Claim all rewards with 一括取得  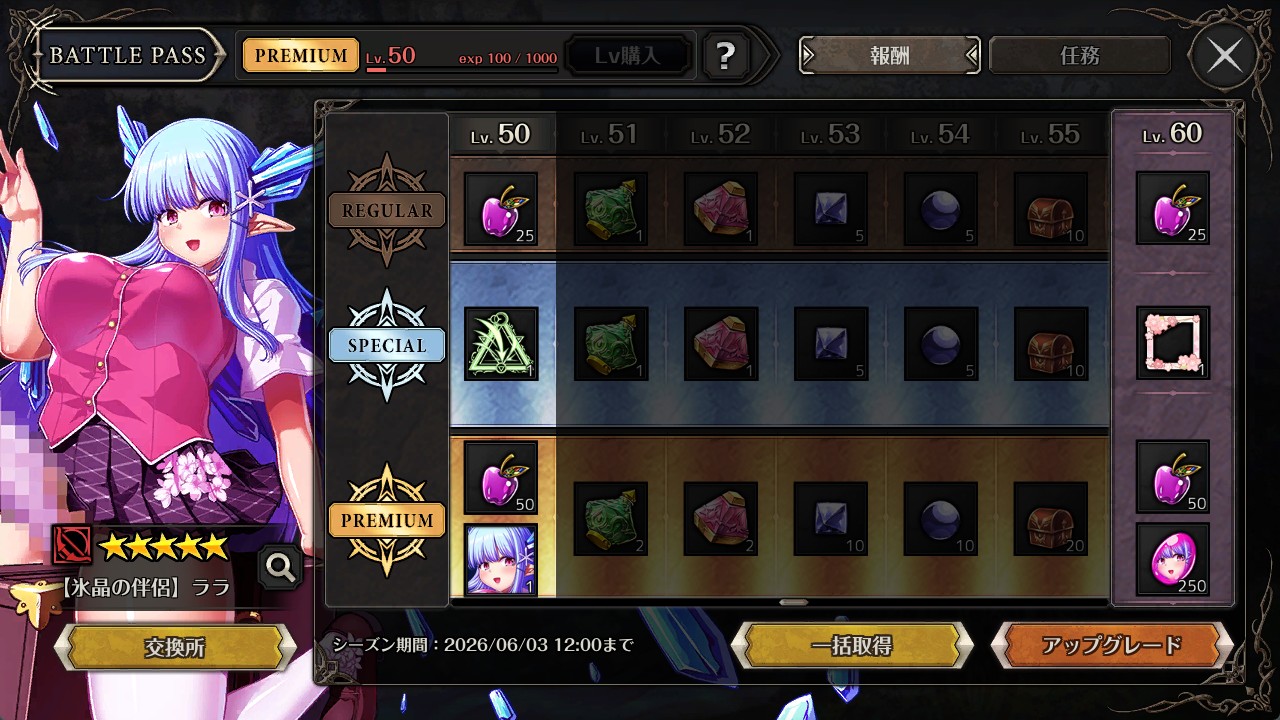(851, 645)
